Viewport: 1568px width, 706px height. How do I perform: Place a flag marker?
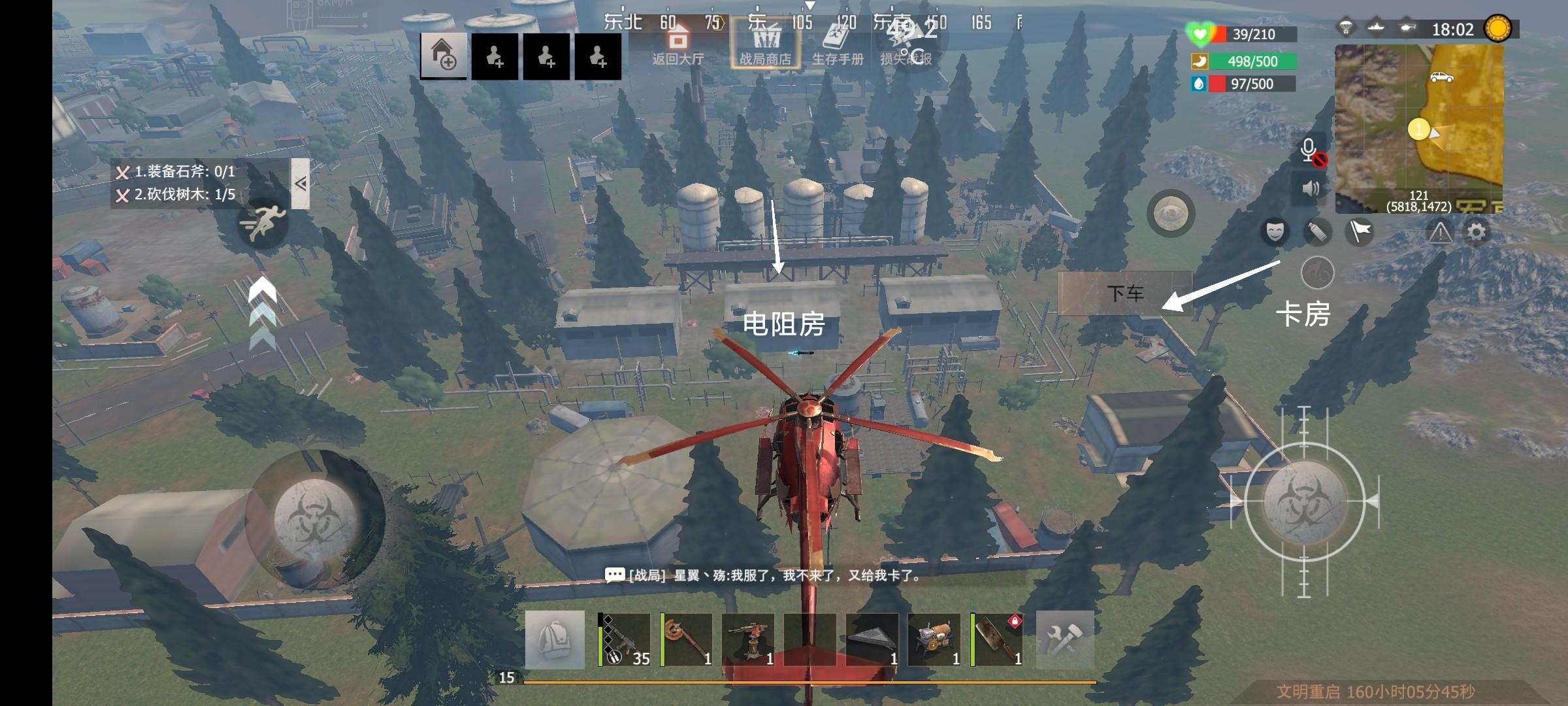tap(1360, 231)
